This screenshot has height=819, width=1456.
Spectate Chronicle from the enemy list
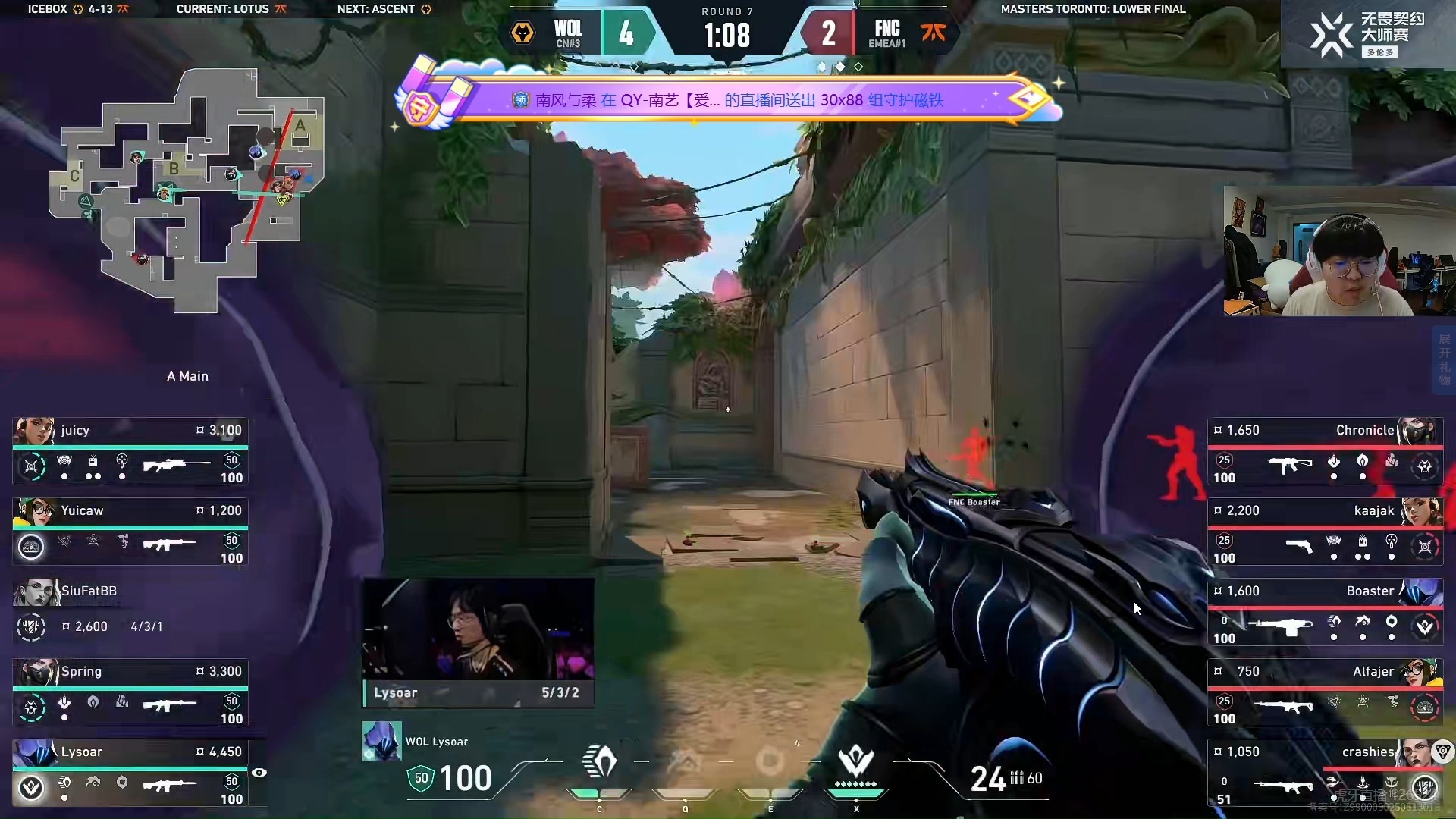pyautogui.click(x=1324, y=451)
